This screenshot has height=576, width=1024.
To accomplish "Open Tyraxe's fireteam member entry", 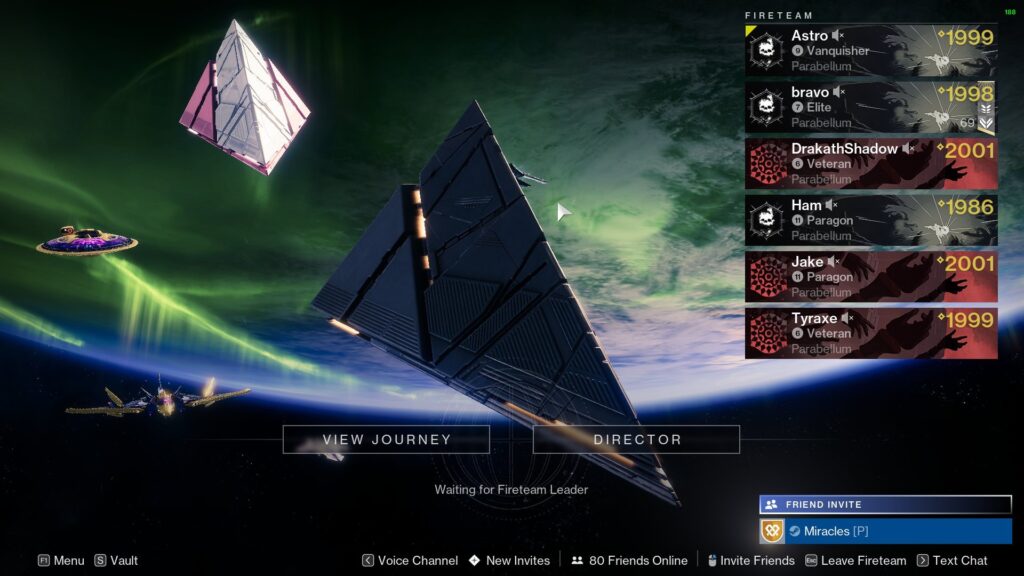I will [870, 333].
